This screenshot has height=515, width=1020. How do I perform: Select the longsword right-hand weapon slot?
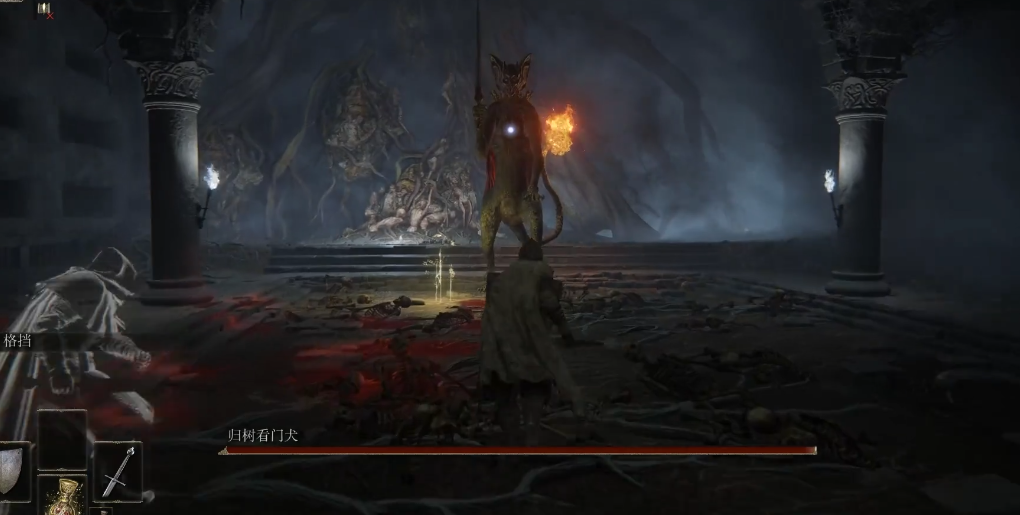coord(117,471)
